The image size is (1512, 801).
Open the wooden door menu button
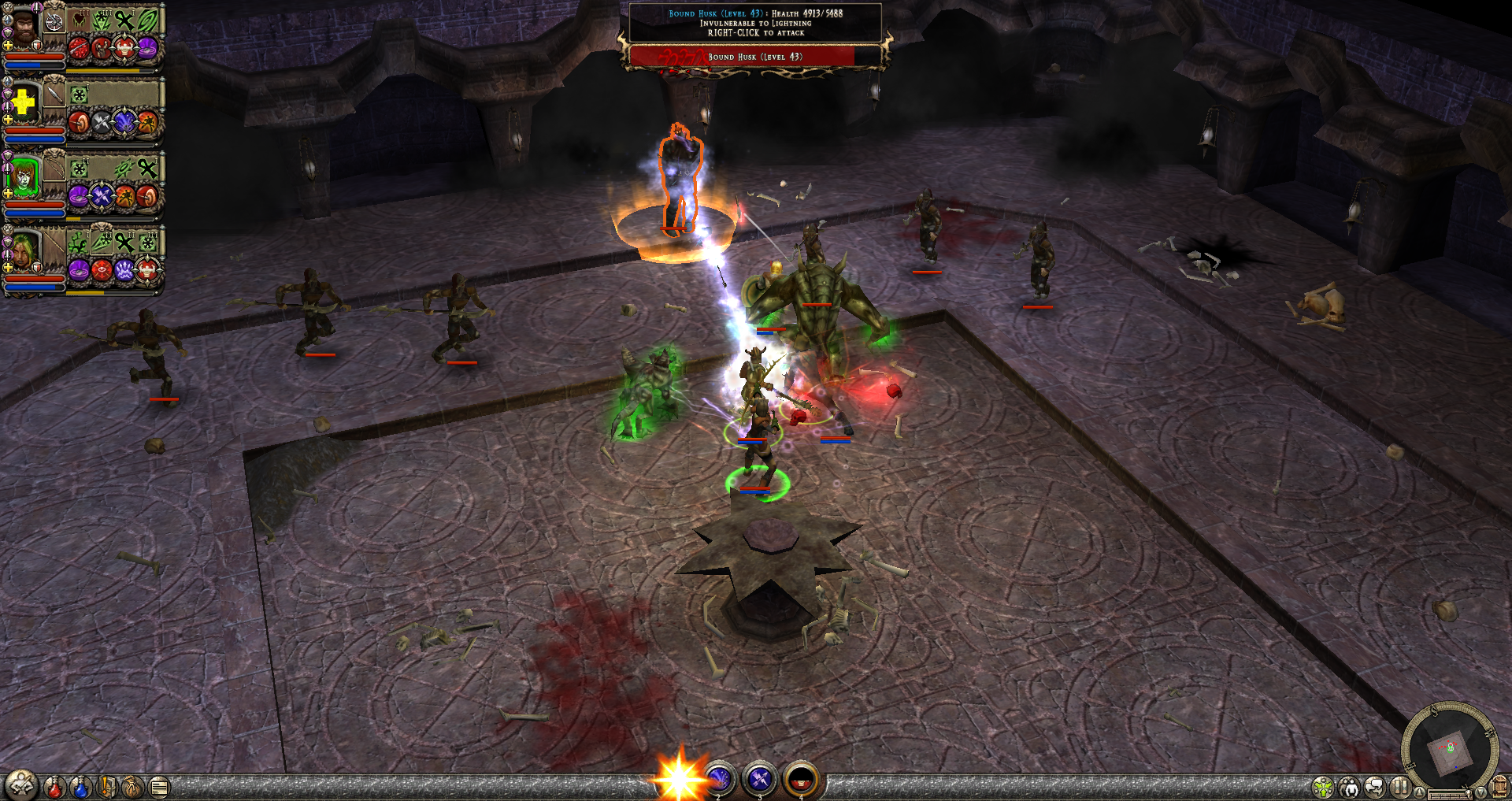[1499, 787]
